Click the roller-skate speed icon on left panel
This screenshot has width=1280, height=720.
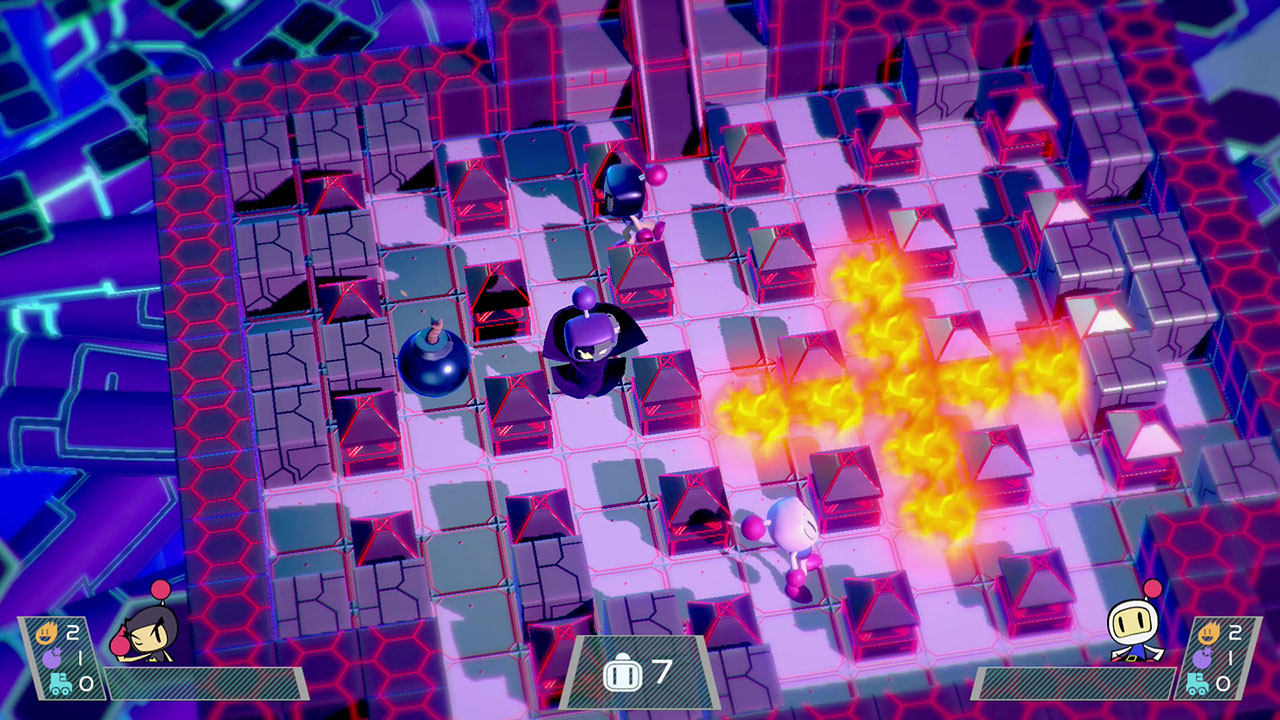click(61, 683)
